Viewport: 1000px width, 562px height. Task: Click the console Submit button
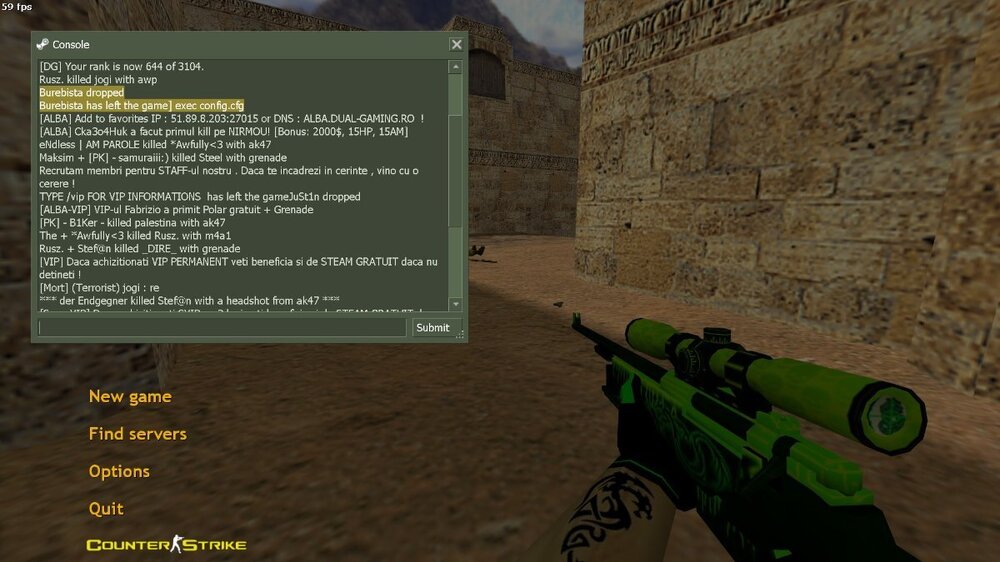[433, 327]
